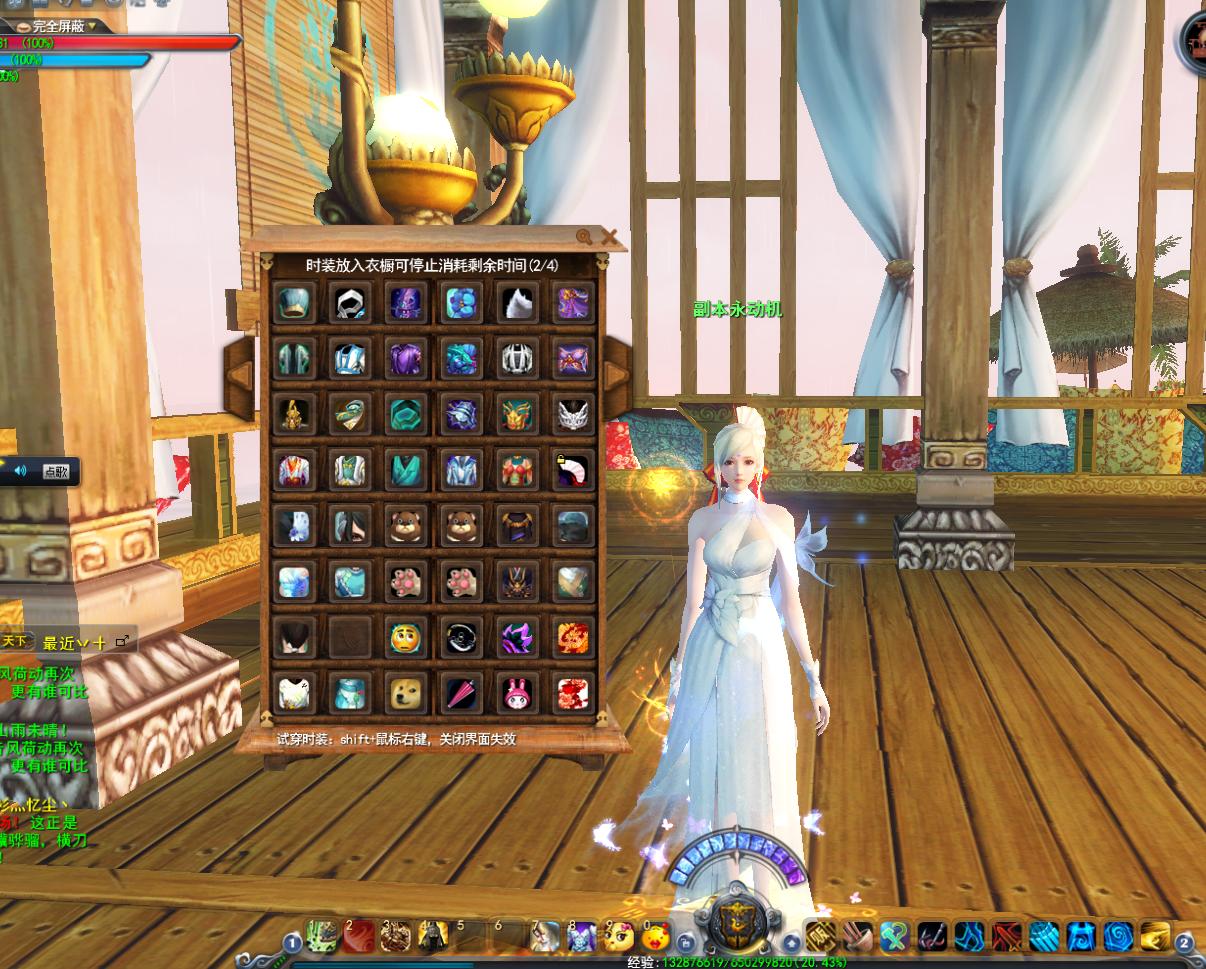
Task: Go to the next wardrobe page
Action: (617, 375)
